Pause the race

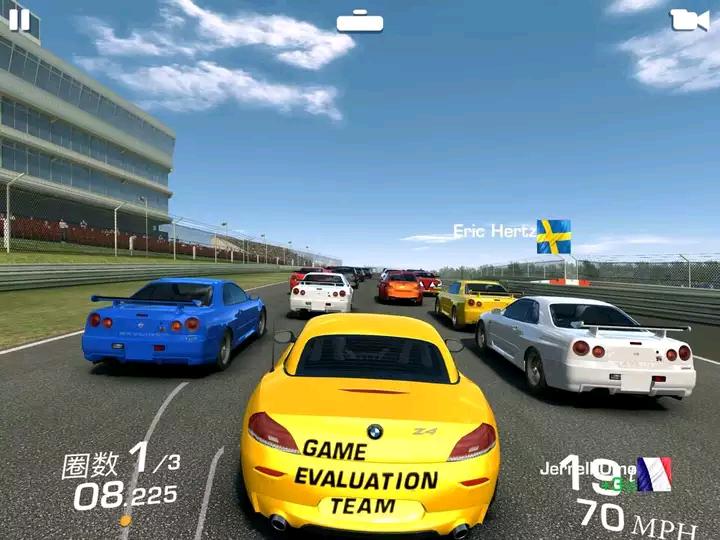pos(19,19)
